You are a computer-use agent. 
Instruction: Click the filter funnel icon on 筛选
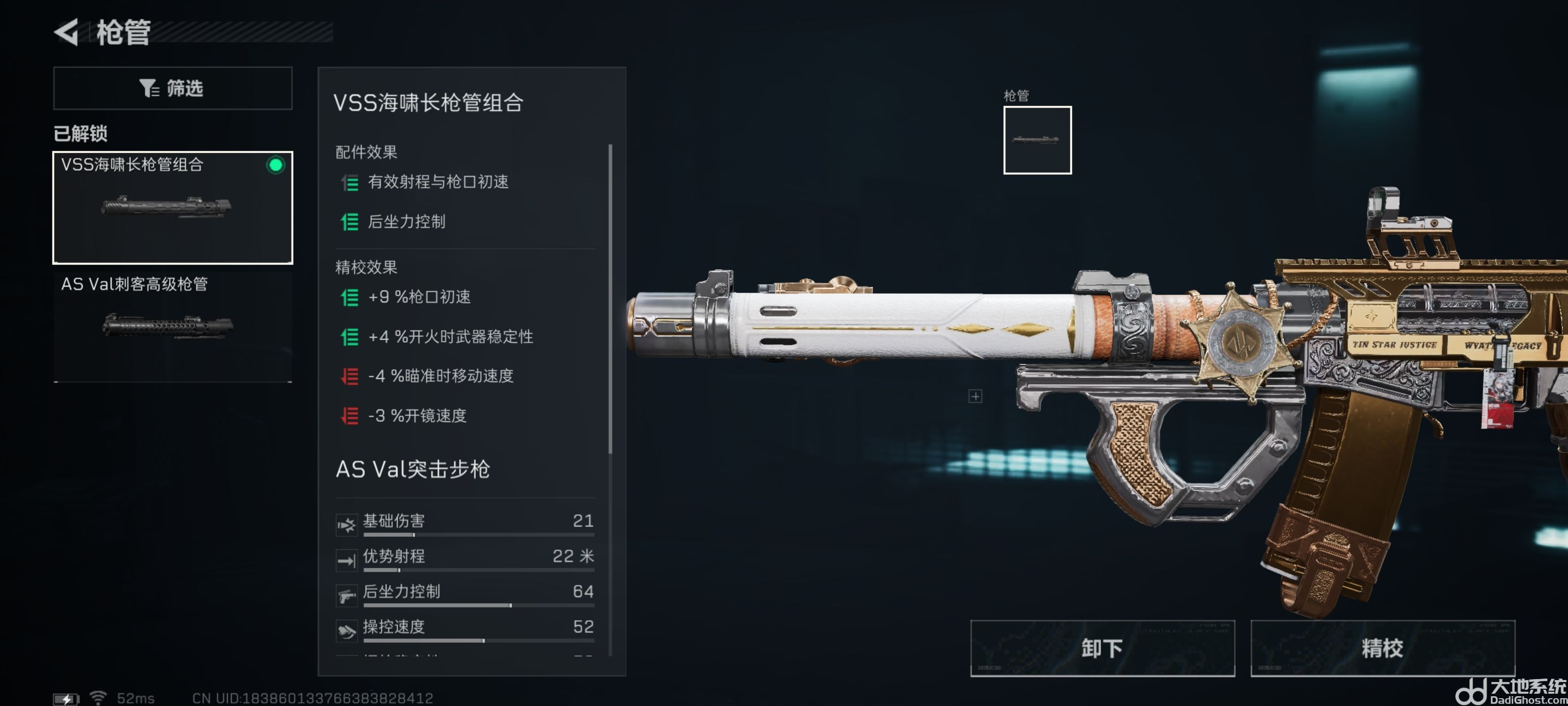[148, 88]
